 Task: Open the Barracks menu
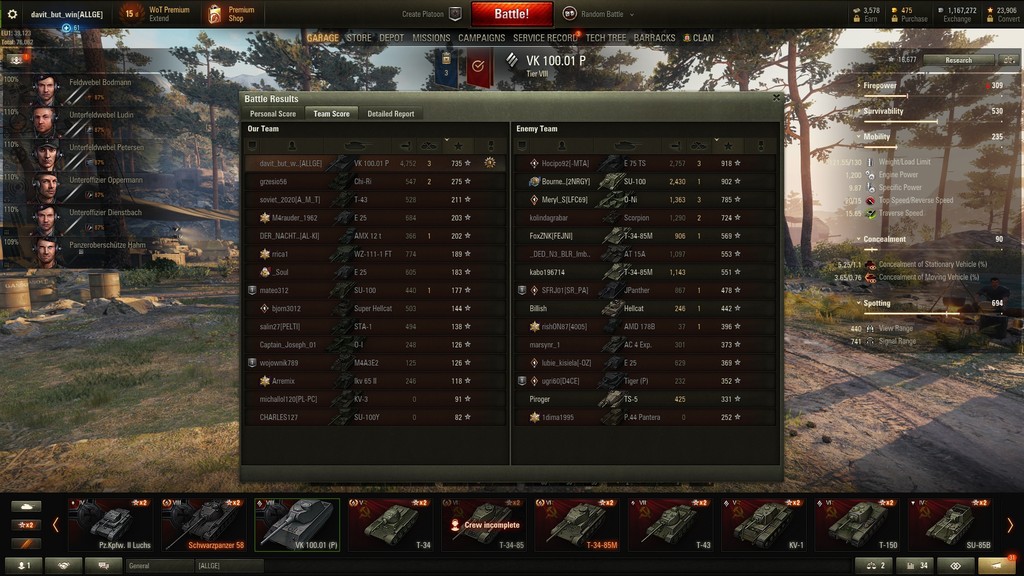click(x=654, y=38)
